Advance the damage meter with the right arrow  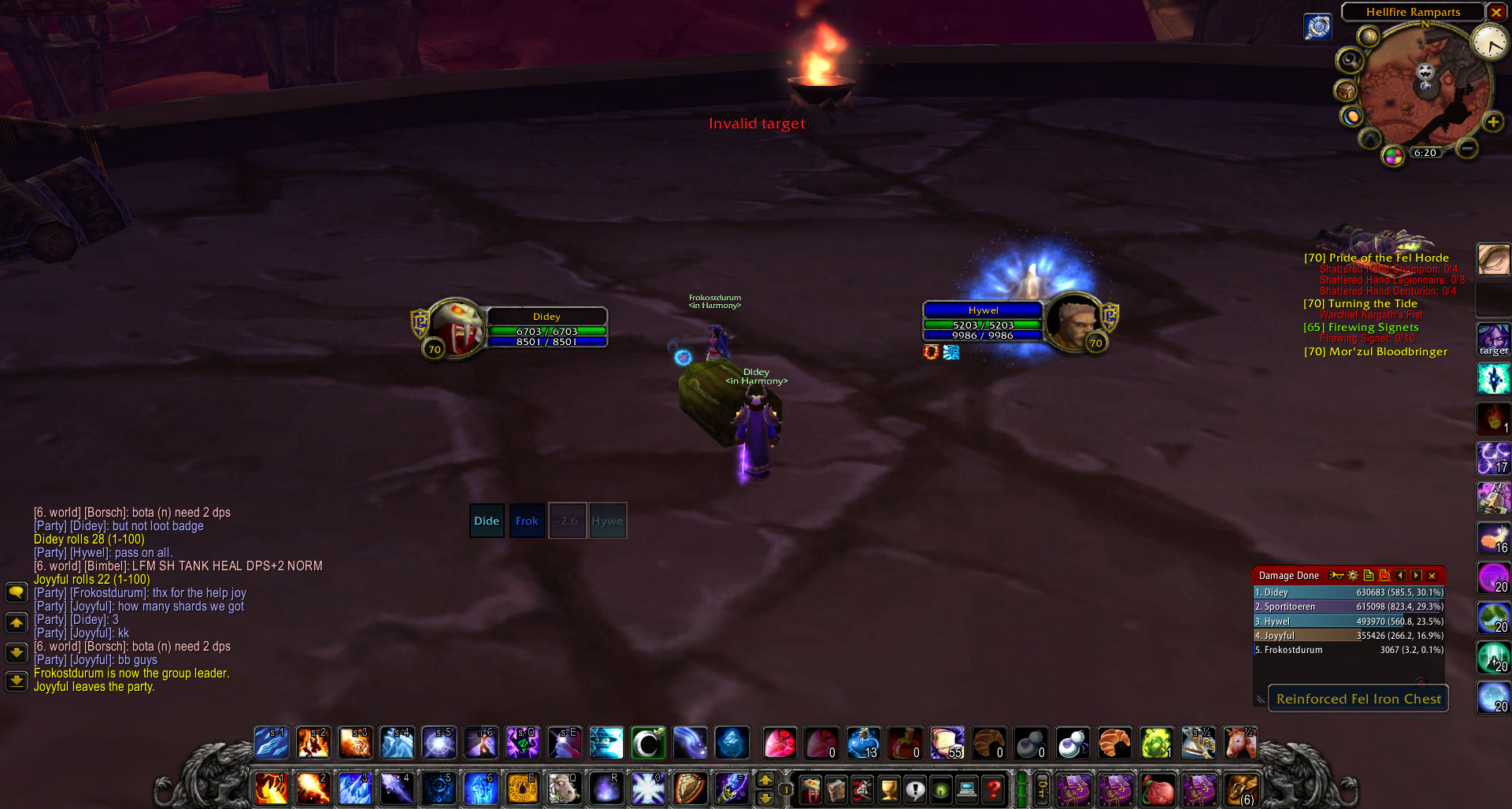(x=1415, y=576)
